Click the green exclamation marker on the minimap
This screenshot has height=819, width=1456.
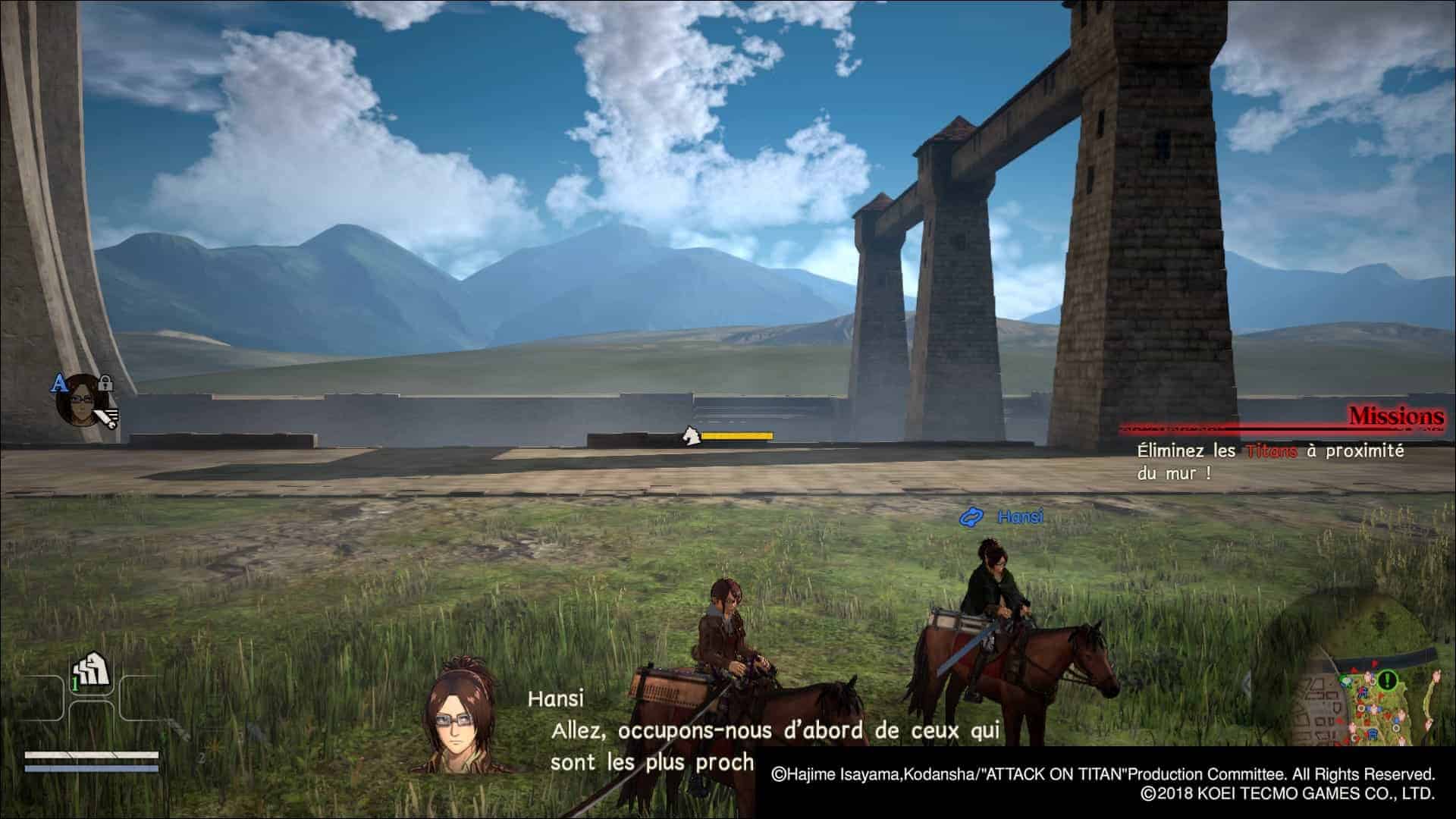point(1388,679)
